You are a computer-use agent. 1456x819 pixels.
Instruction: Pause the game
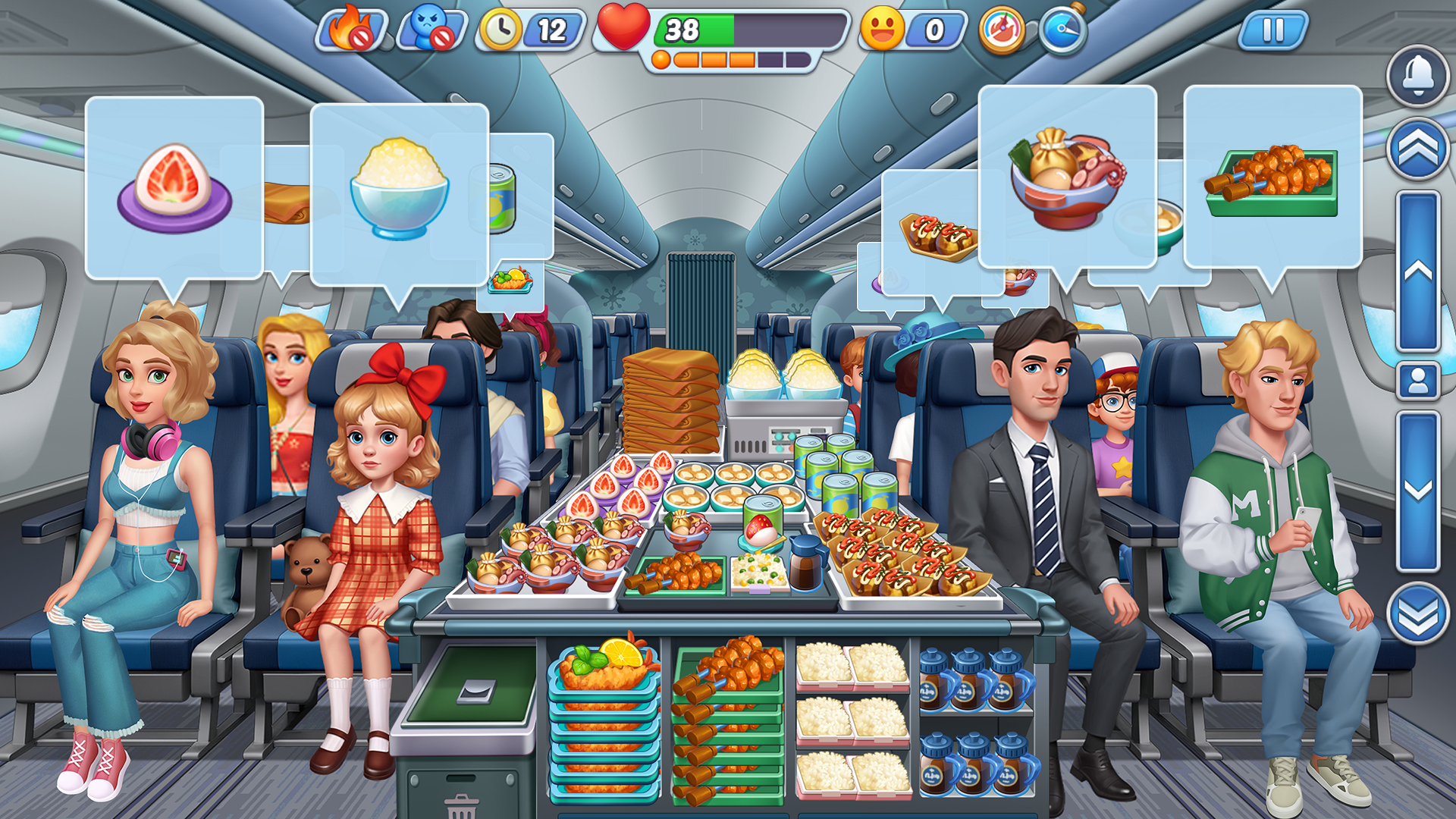(1274, 31)
